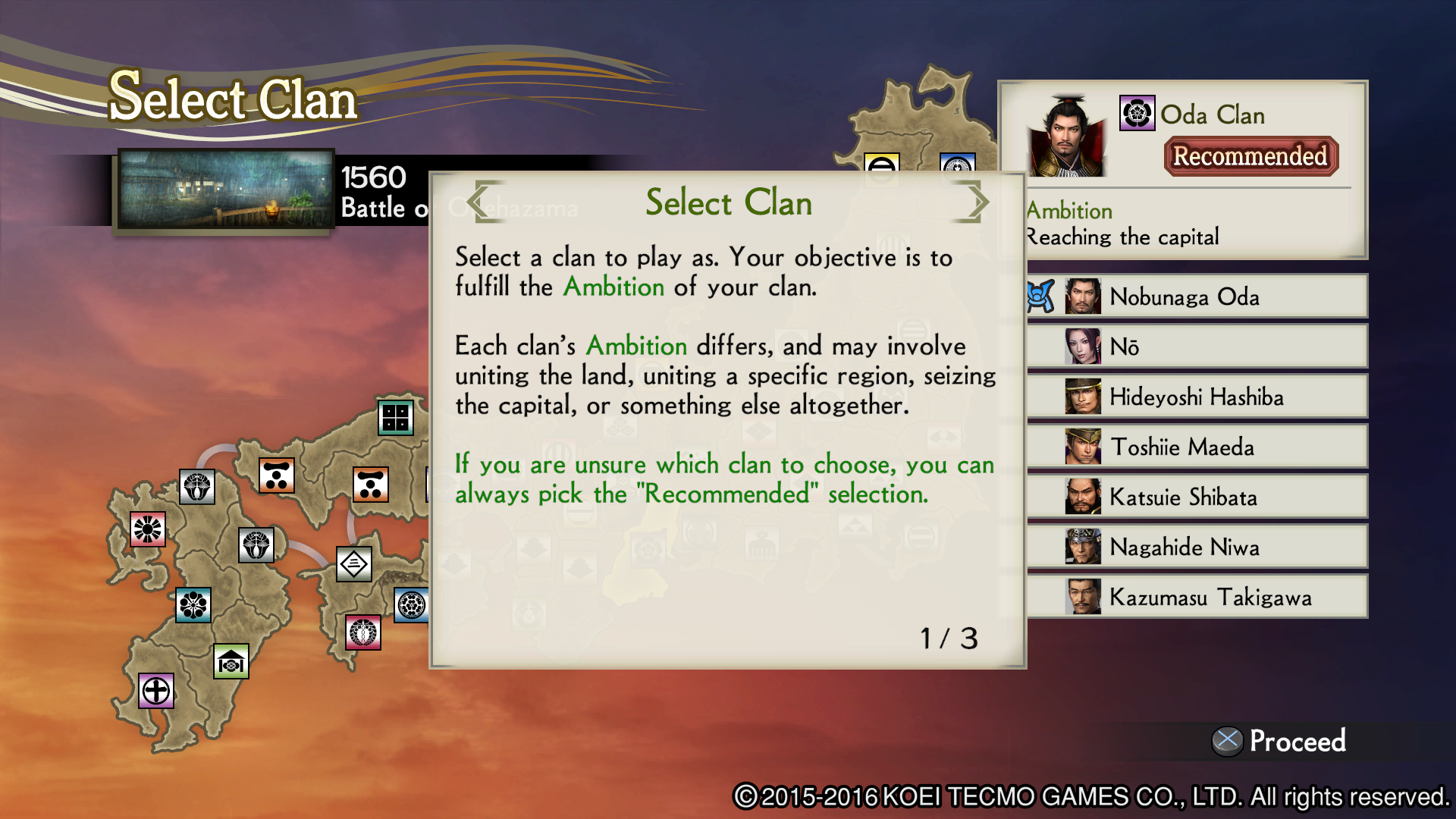Viewport: 1456px width, 819px height.
Task: Click the X controller button icon beside Proceed
Action: click(1229, 740)
